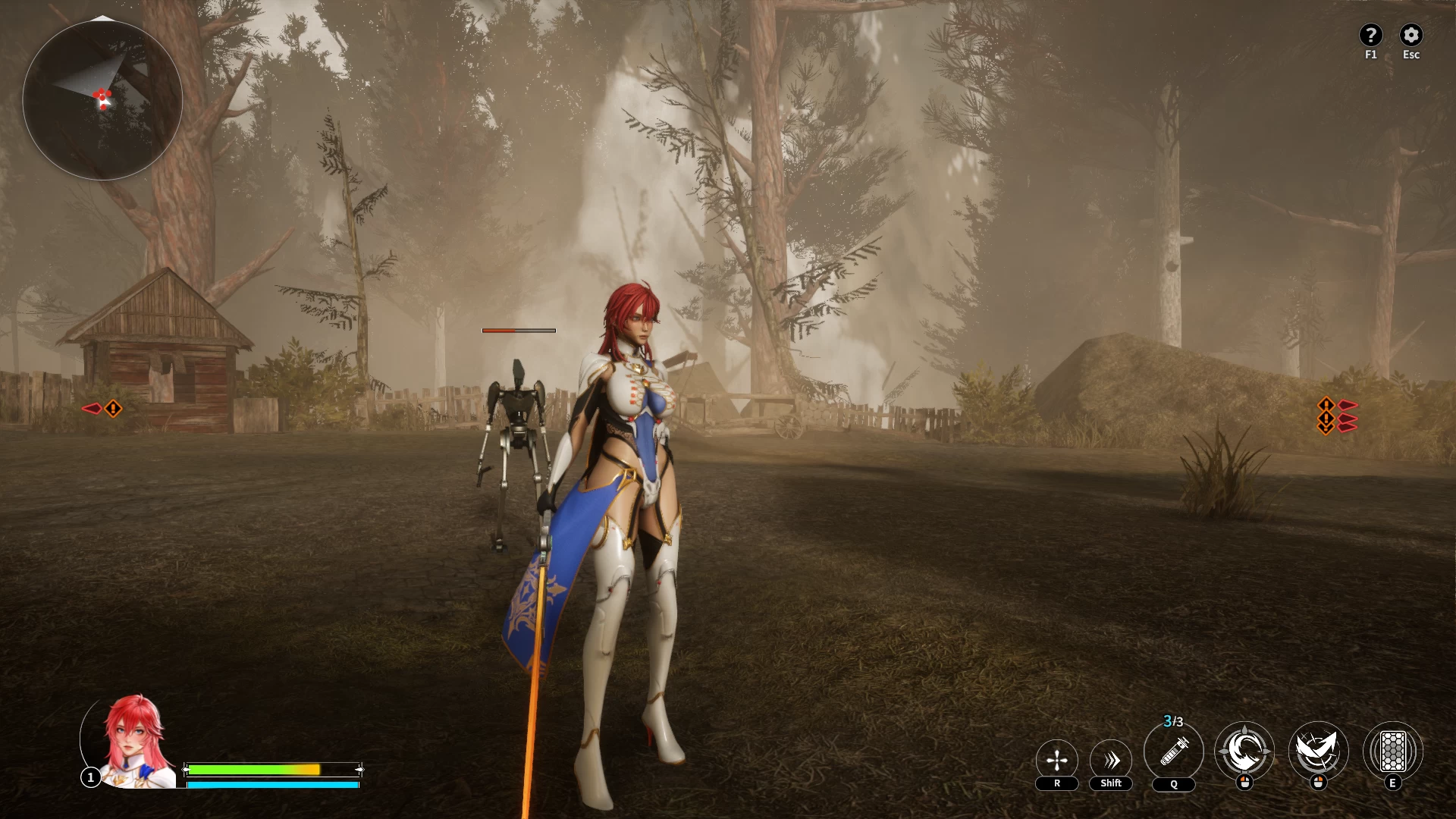Trigger the left-mouse spiral attack skill

tap(1244, 752)
